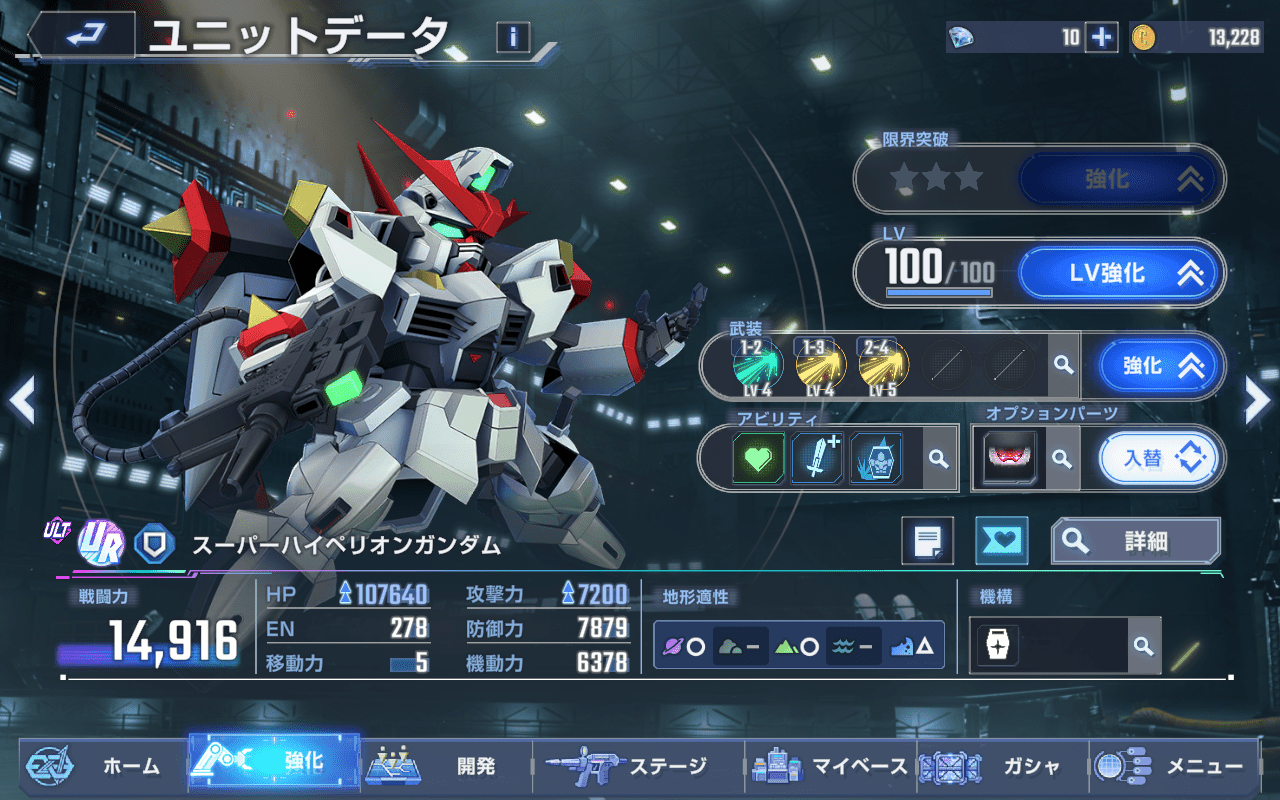The width and height of the screenshot is (1280, 800).
Task: Select the sword-plus ability icon
Action: pyautogui.click(x=818, y=459)
